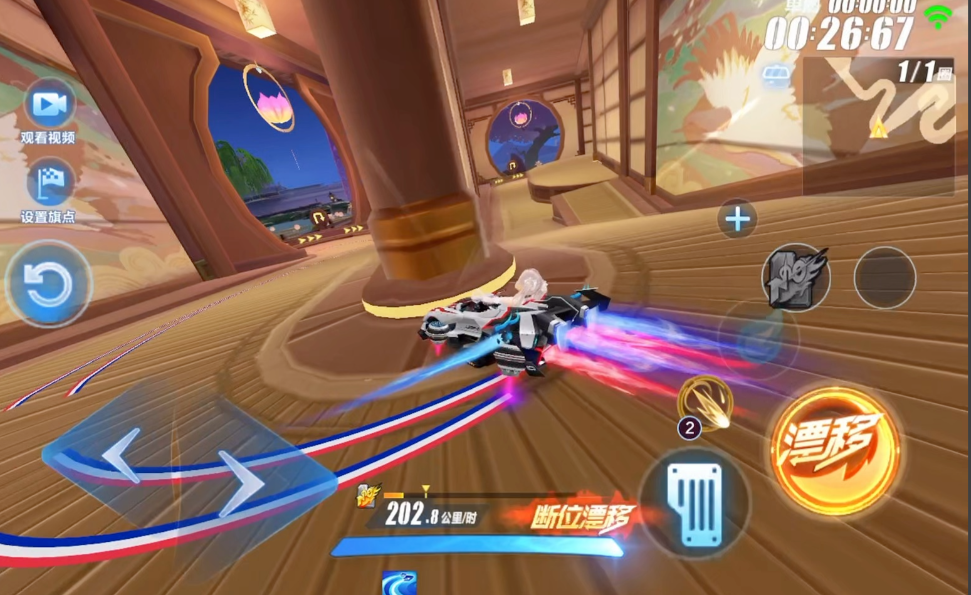Trigger the winged skill icon
The image size is (971, 595).
click(796, 277)
